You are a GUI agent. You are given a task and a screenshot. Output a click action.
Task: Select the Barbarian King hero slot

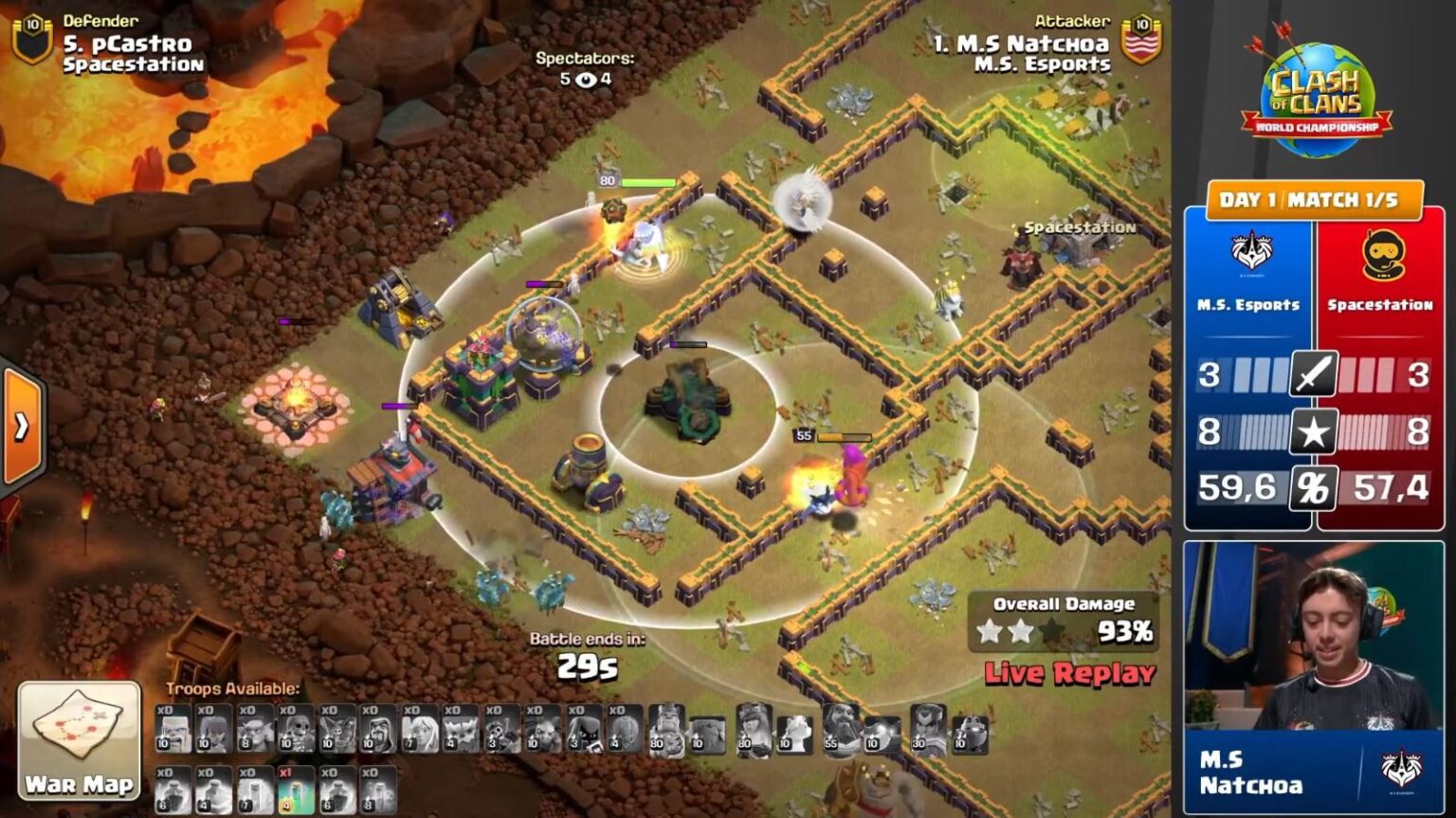pos(666,730)
